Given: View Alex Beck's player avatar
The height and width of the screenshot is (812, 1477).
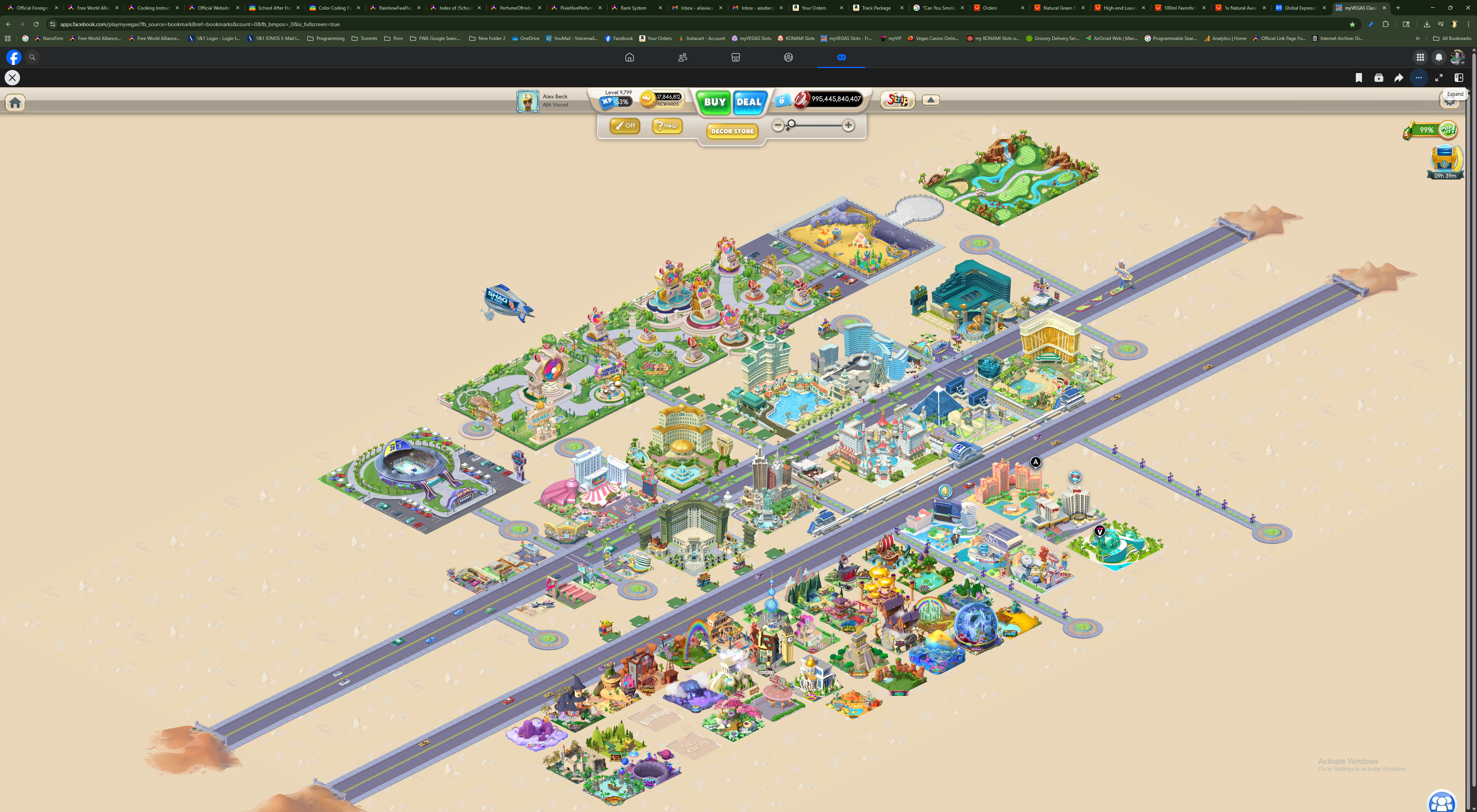Looking at the screenshot, I should pyautogui.click(x=527, y=101).
